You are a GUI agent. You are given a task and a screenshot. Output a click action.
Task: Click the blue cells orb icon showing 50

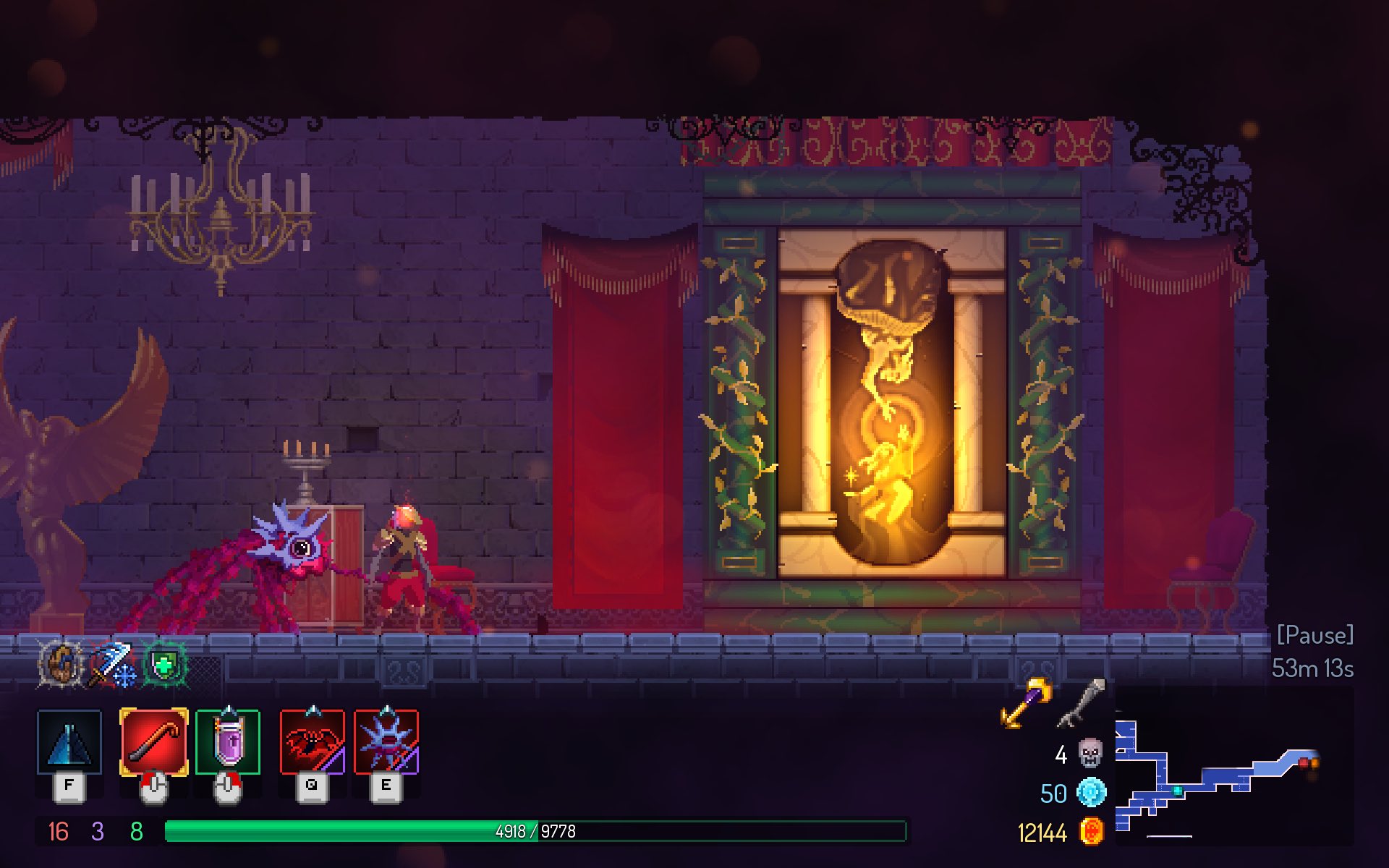pyautogui.click(x=1092, y=793)
